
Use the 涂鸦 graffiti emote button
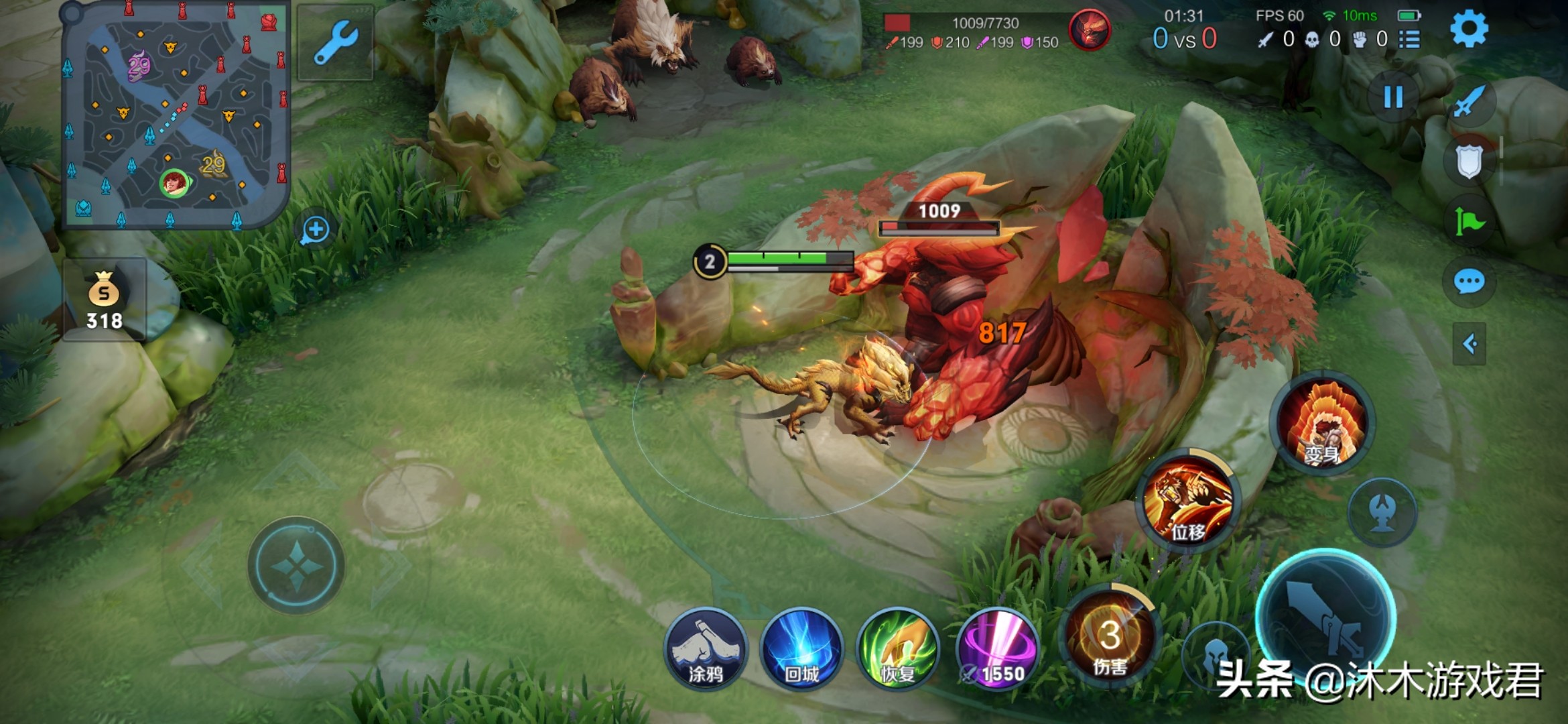click(706, 650)
